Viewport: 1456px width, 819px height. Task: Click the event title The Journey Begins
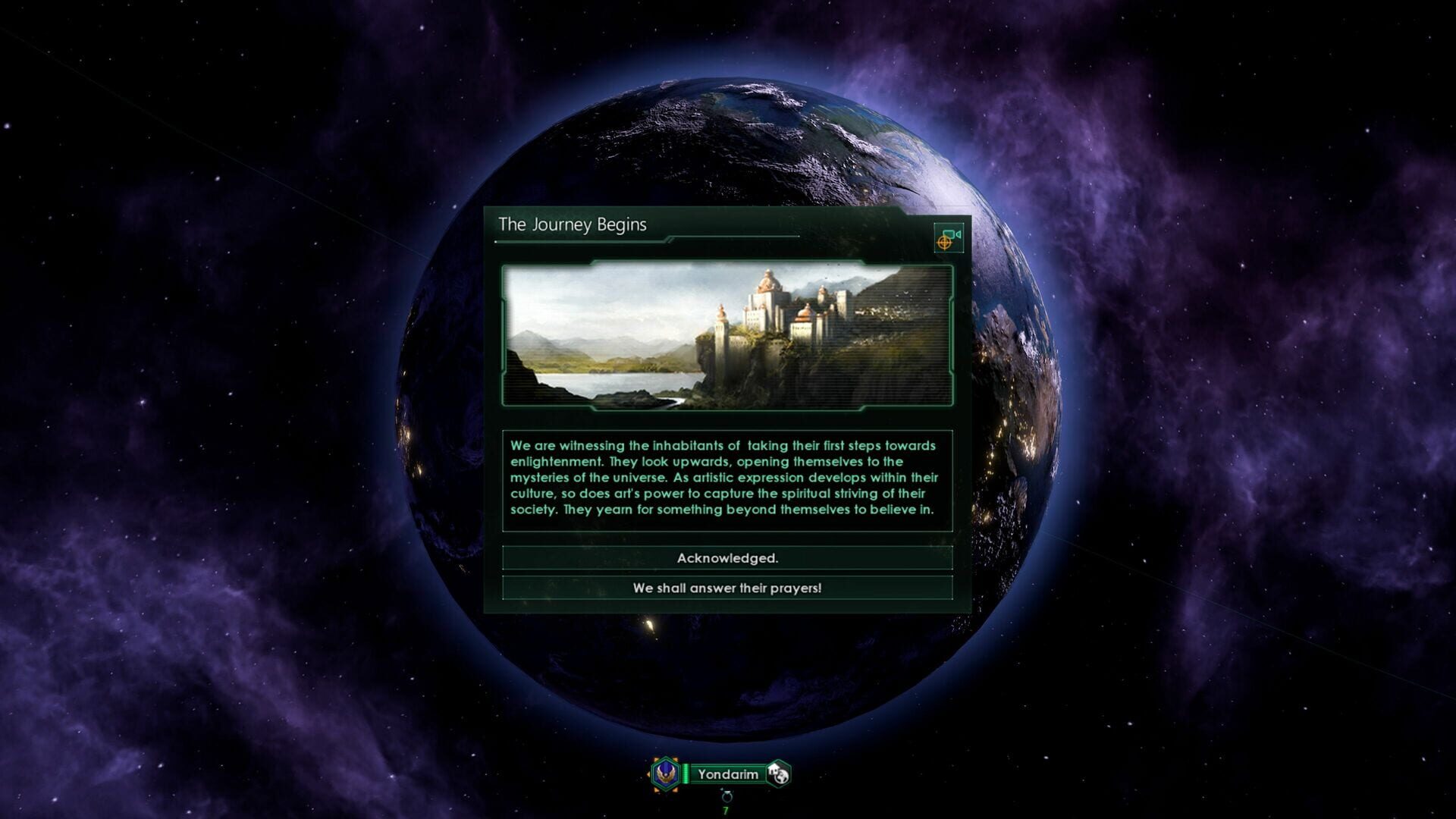click(x=572, y=224)
